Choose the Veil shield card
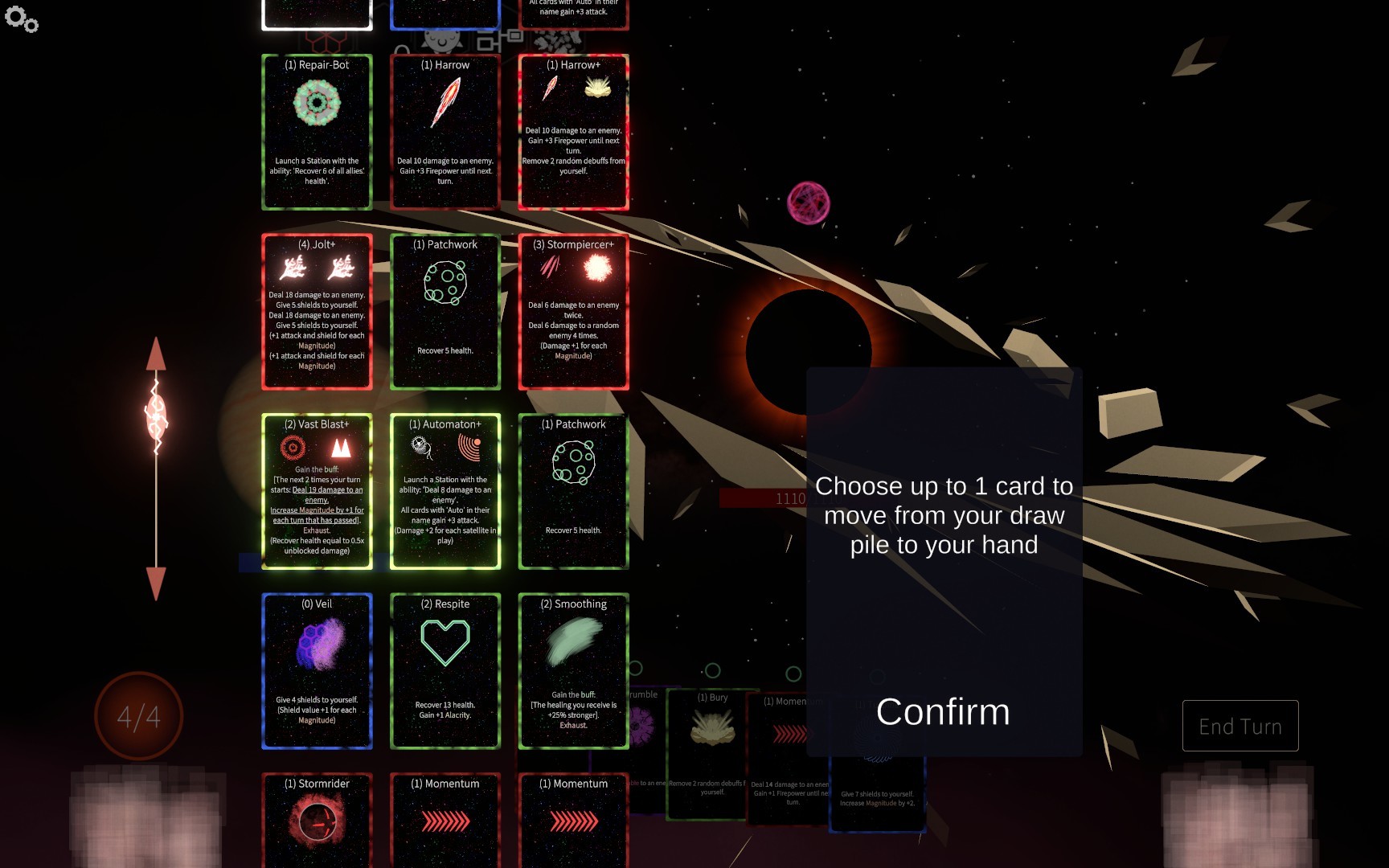This screenshot has width=1389, height=868. click(x=317, y=671)
